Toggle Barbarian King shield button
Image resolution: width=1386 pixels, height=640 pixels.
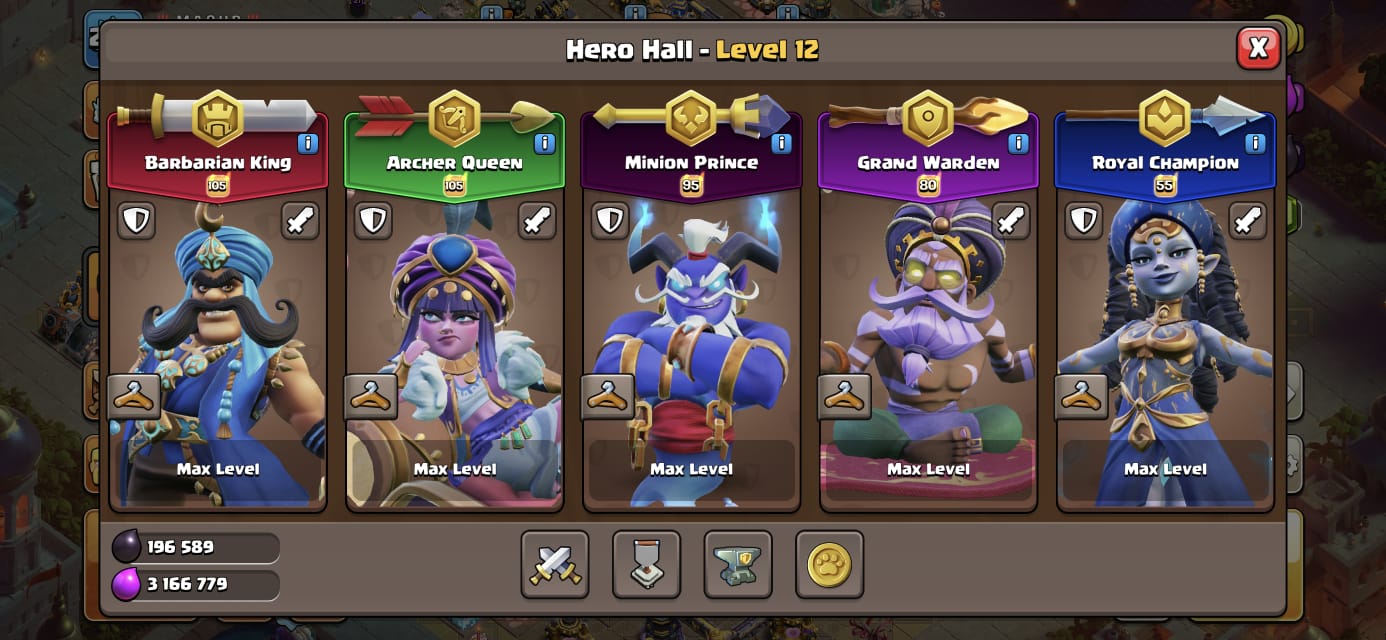click(x=137, y=221)
